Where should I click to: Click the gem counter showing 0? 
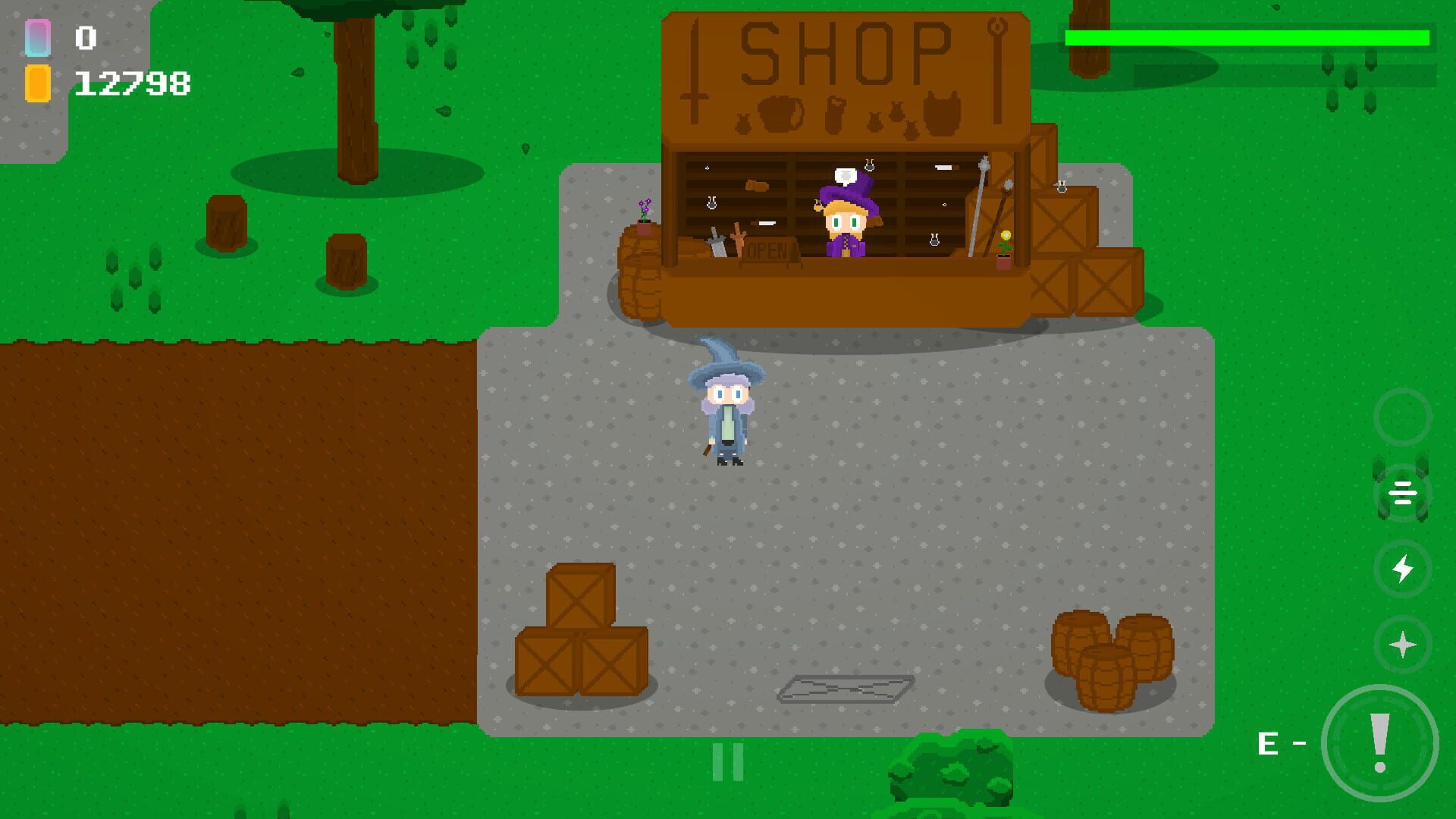coord(87,38)
